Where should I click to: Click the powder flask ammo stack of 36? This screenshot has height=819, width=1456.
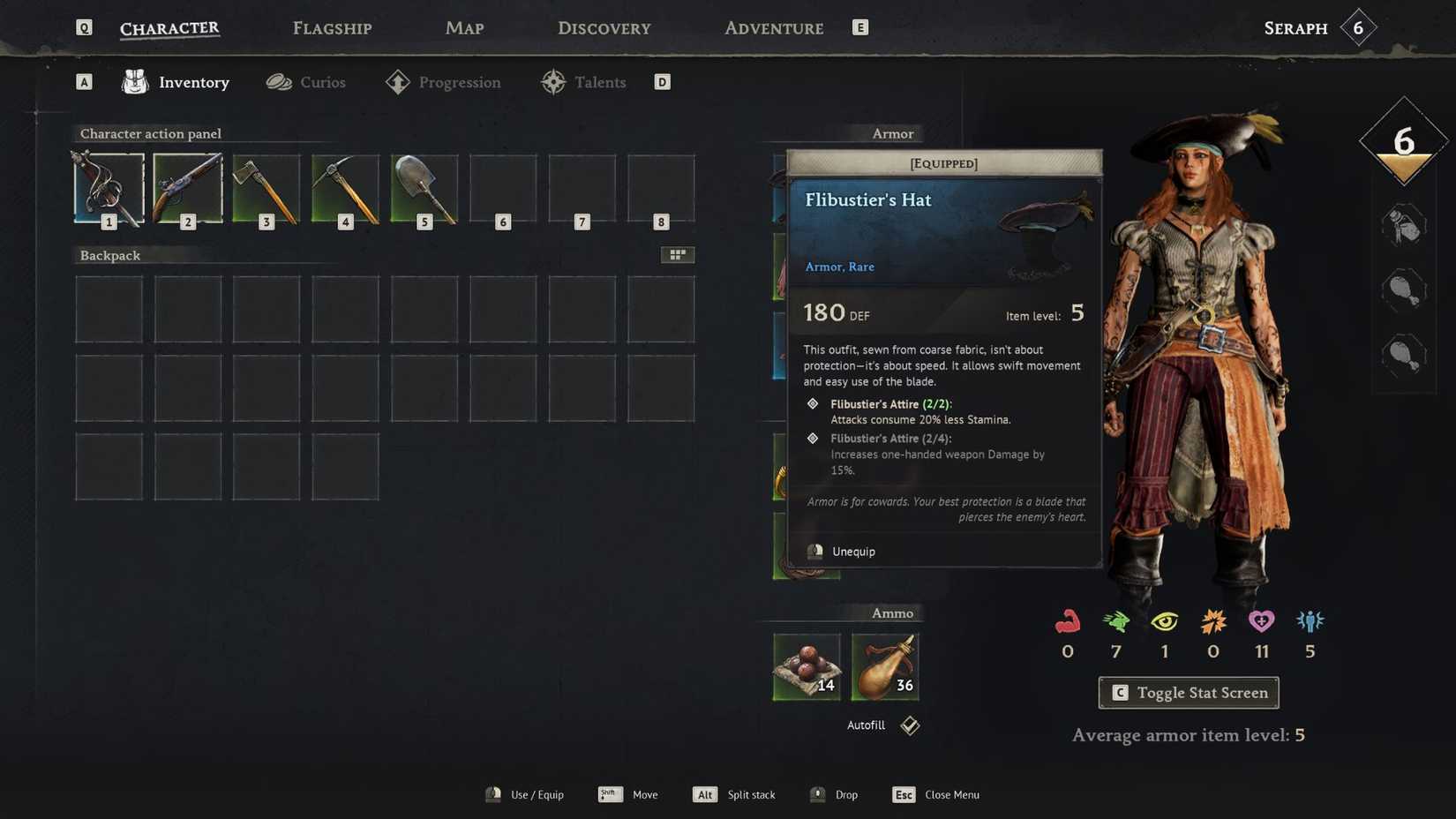click(884, 666)
